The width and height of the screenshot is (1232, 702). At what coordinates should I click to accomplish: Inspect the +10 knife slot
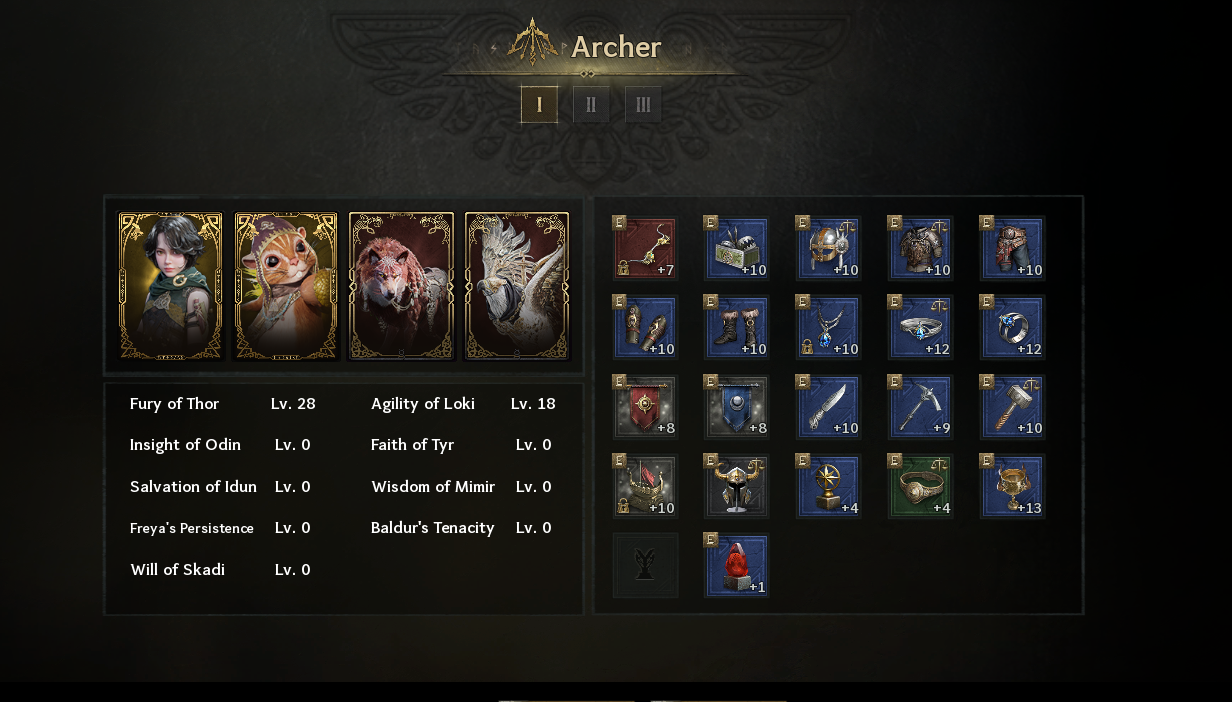[829, 407]
